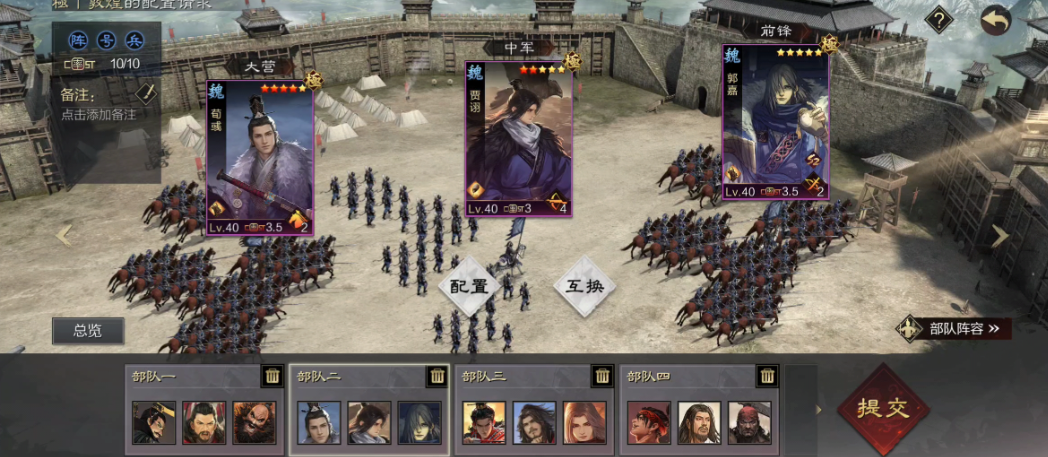This screenshot has width=1048, height=457.
Task: Open the 部队阵容 lineup screen
Action: (953, 328)
